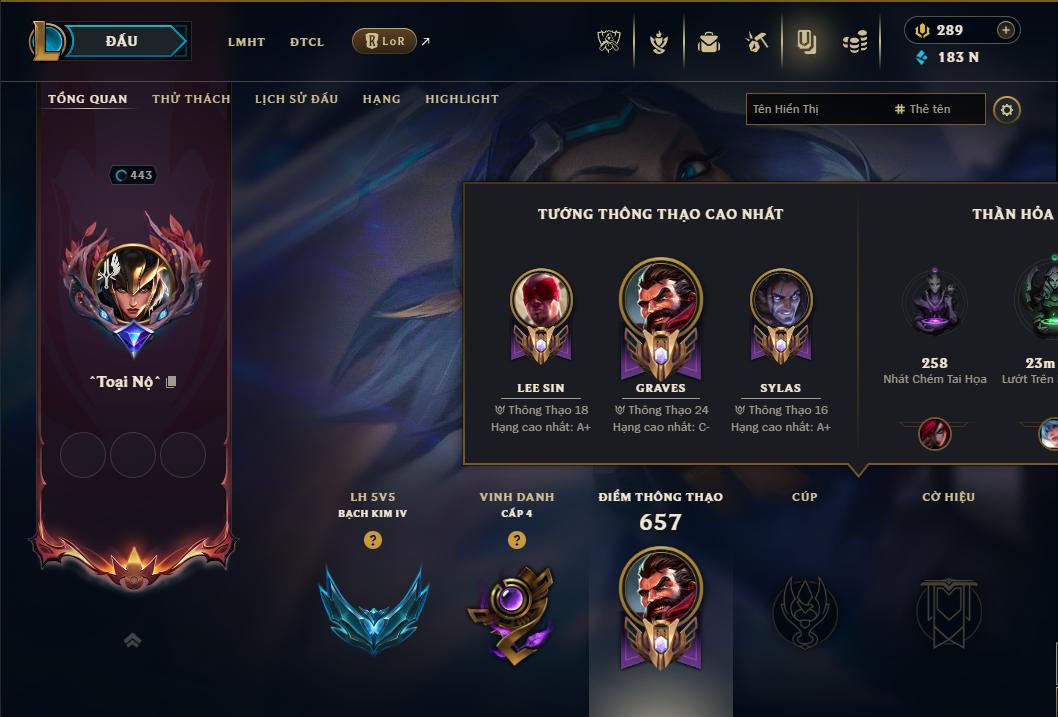This screenshot has width=1058, height=717.
Task: Click the Bạch Kim IV rank emblem
Action: (x=373, y=608)
